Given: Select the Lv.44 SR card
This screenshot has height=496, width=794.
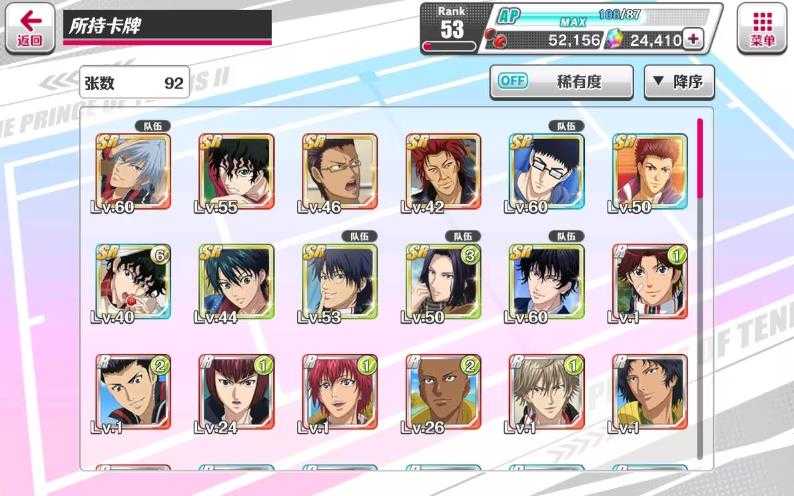Looking at the screenshot, I should [237, 281].
